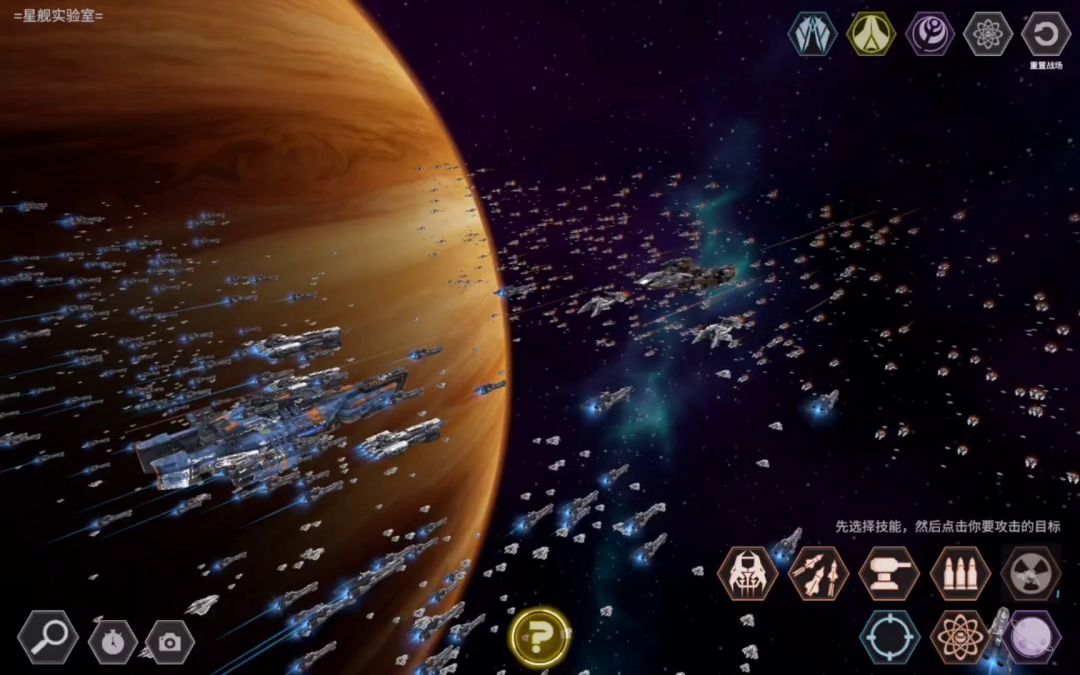Choose the purple planet skill
The image size is (1080, 675).
(1031, 637)
